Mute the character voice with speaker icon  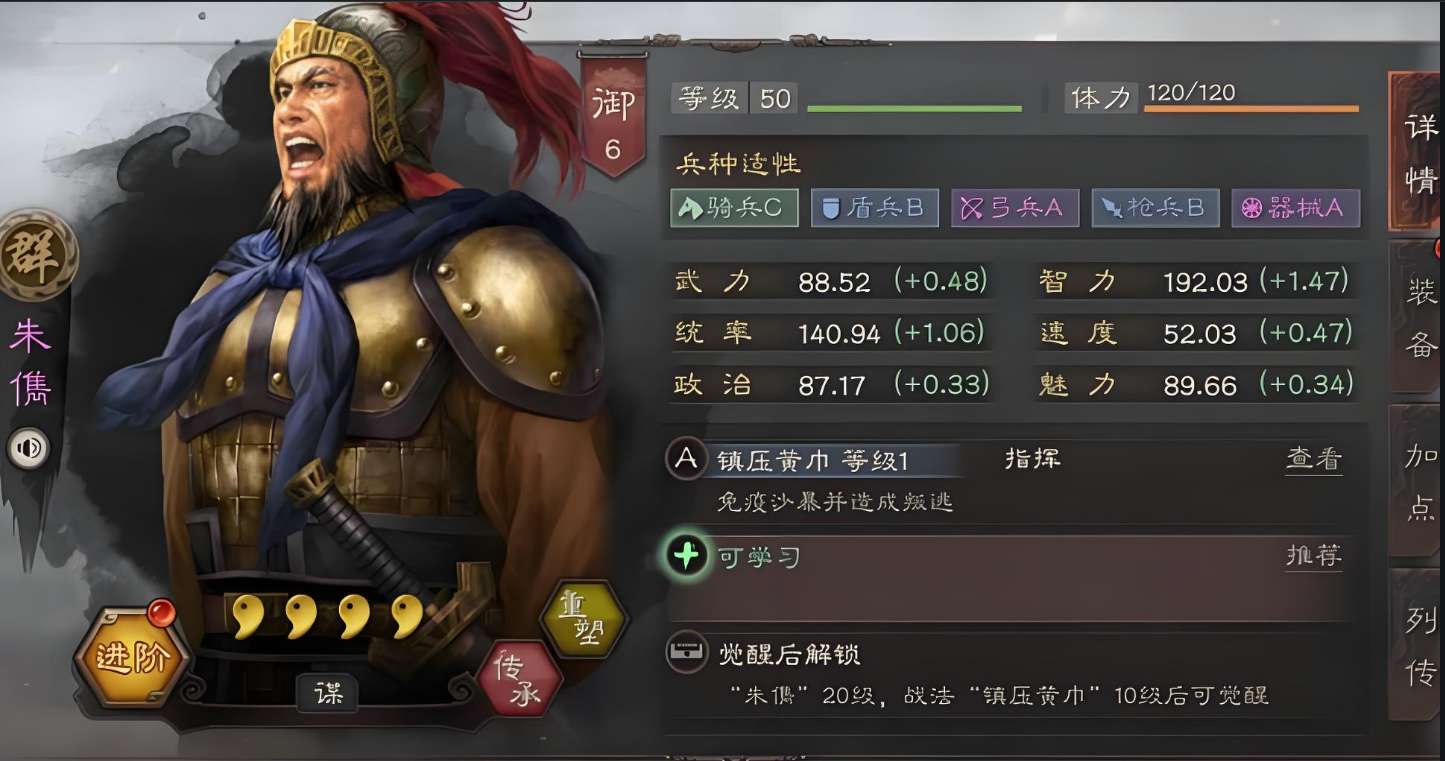(x=28, y=448)
